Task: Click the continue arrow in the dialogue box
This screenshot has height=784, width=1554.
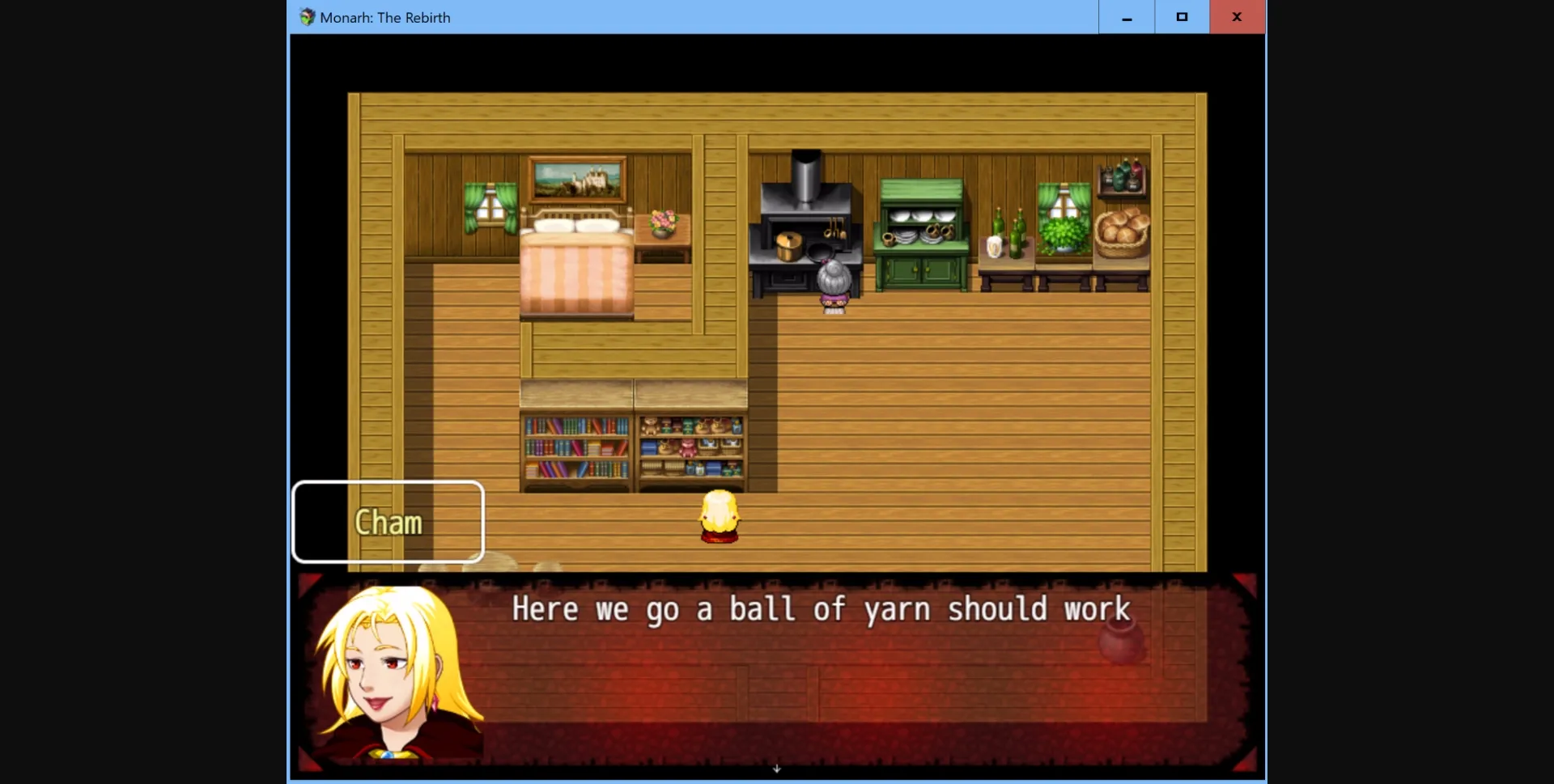Action: point(777,768)
